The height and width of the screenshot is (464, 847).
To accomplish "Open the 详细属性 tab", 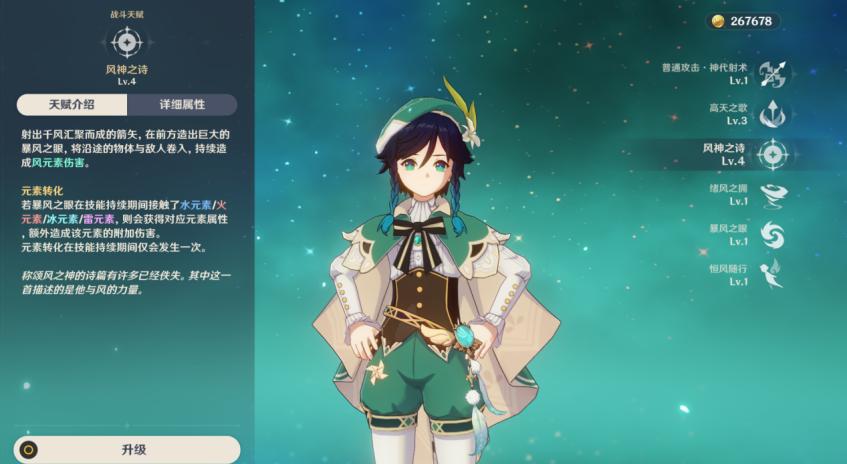I will 182,105.
